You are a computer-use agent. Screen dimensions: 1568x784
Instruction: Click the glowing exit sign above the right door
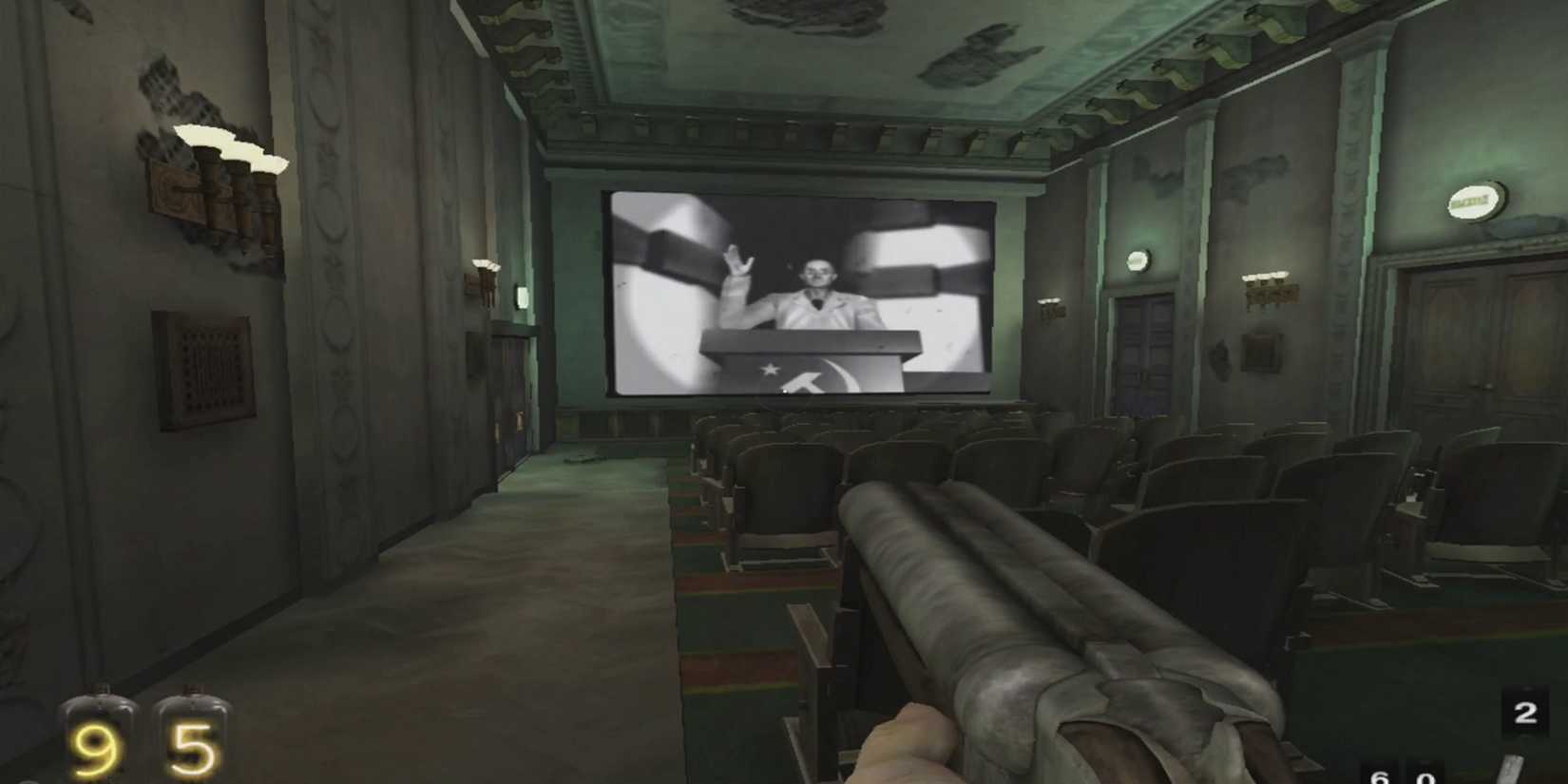[x=1475, y=201]
